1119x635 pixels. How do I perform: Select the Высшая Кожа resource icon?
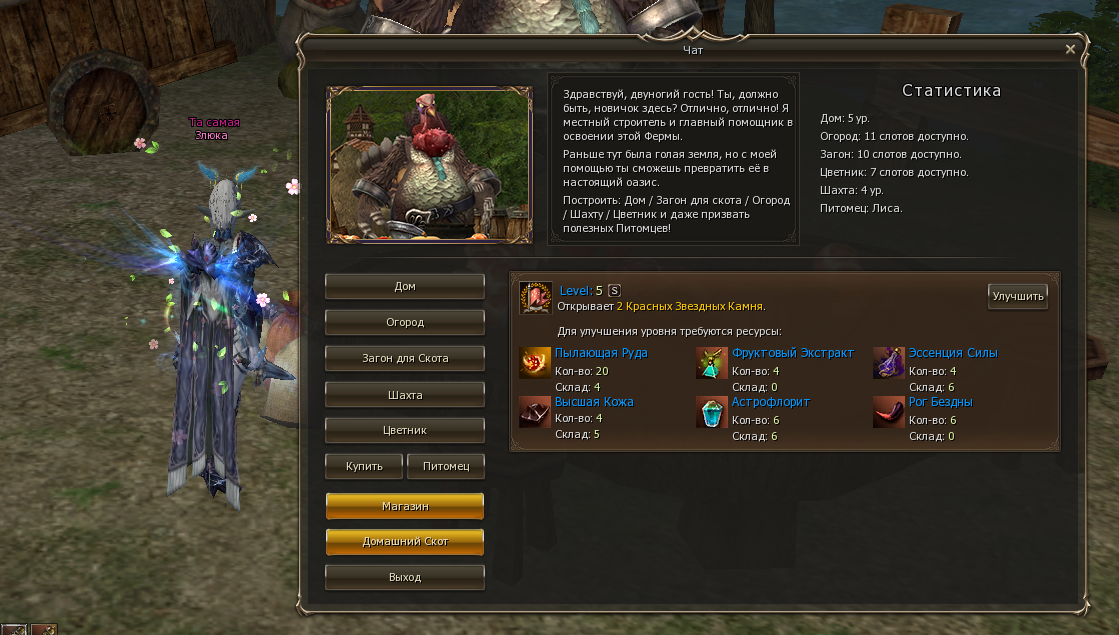(535, 412)
